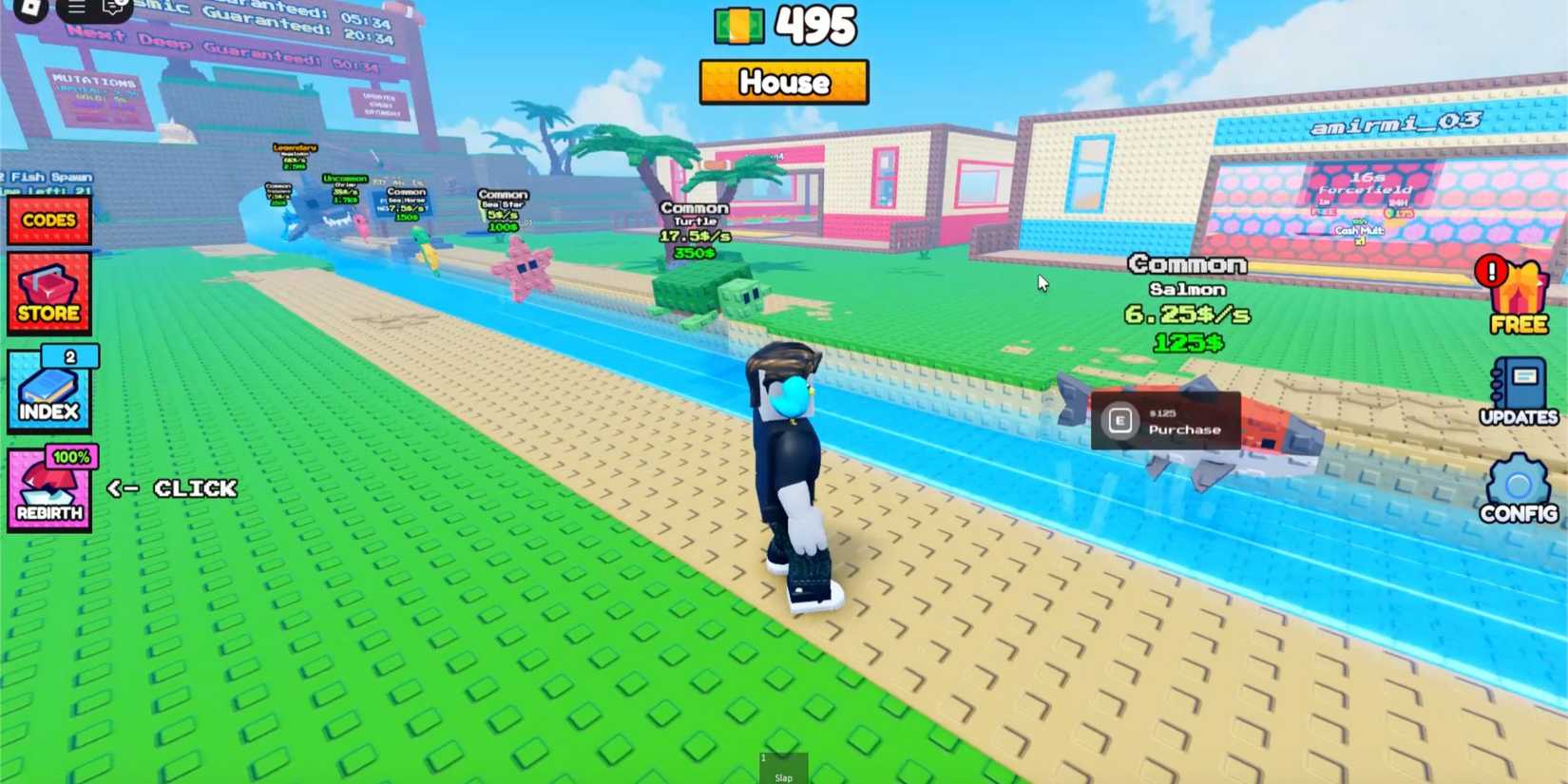
Task: Open the STORE shop icon
Action: point(48,292)
